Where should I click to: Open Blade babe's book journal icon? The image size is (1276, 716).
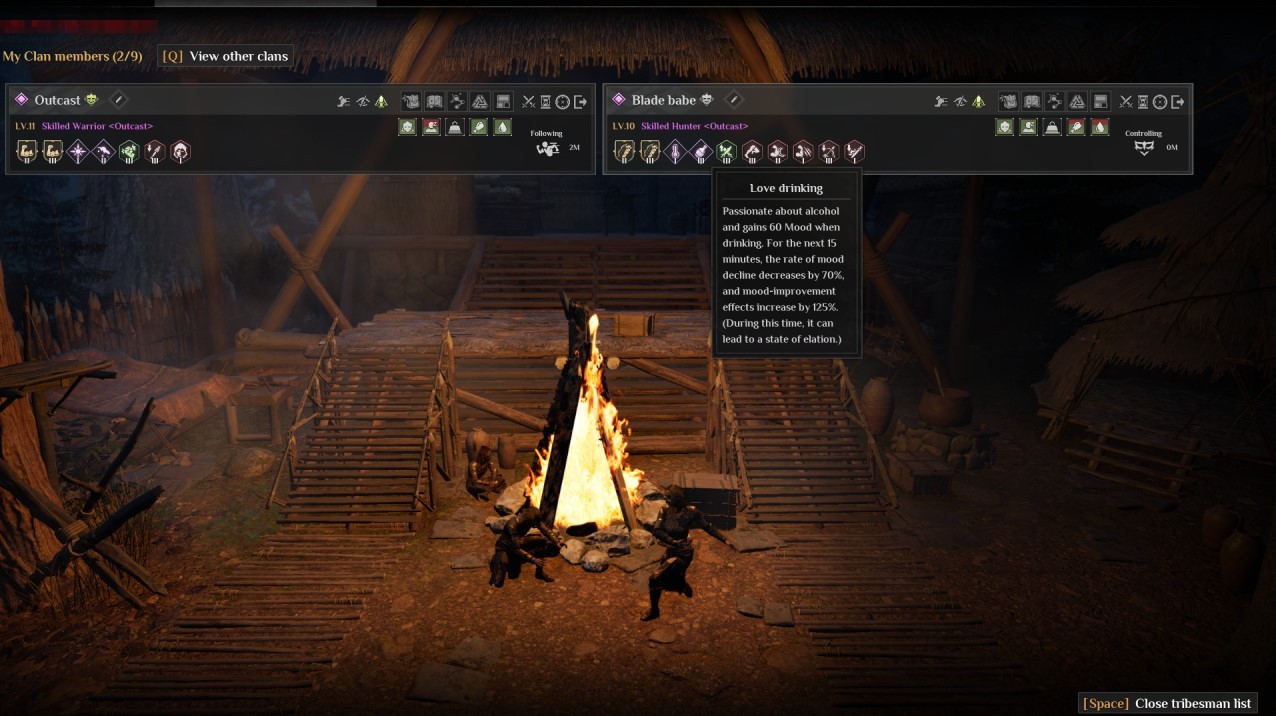coord(1032,101)
